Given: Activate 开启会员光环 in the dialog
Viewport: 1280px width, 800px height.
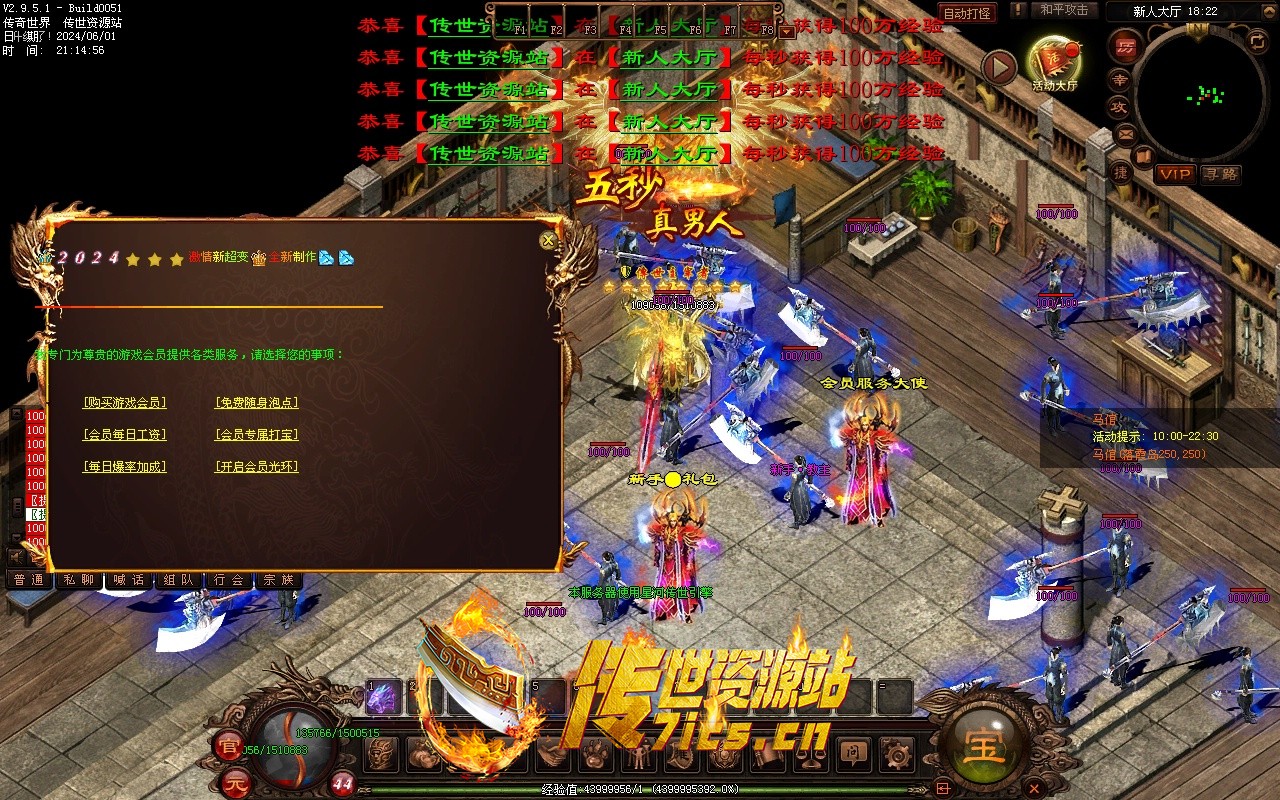Looking at the screenshot, I should (x=257, y=467).
